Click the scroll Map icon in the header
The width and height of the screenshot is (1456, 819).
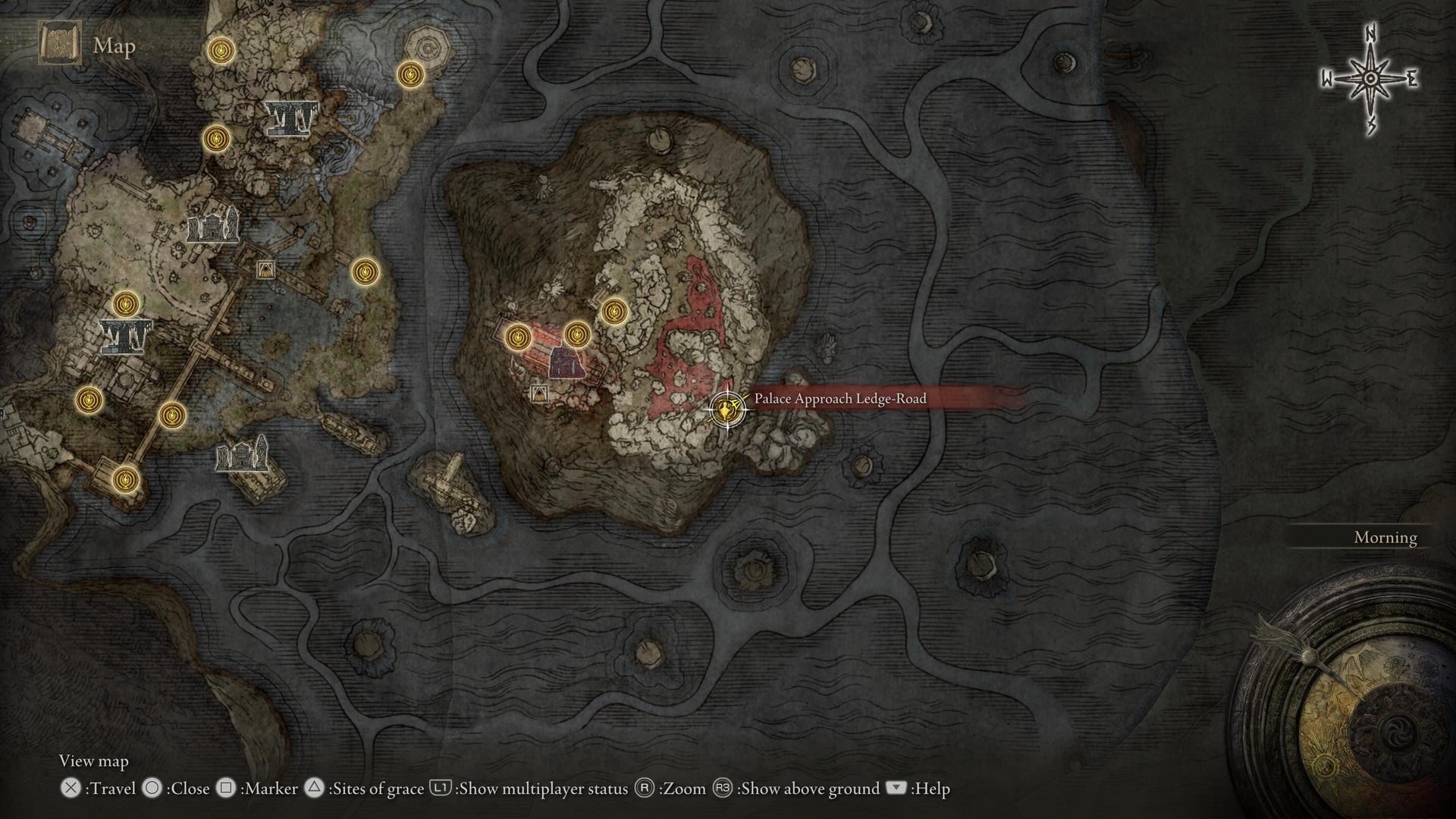pyautogui.click(x=59, y=45)
